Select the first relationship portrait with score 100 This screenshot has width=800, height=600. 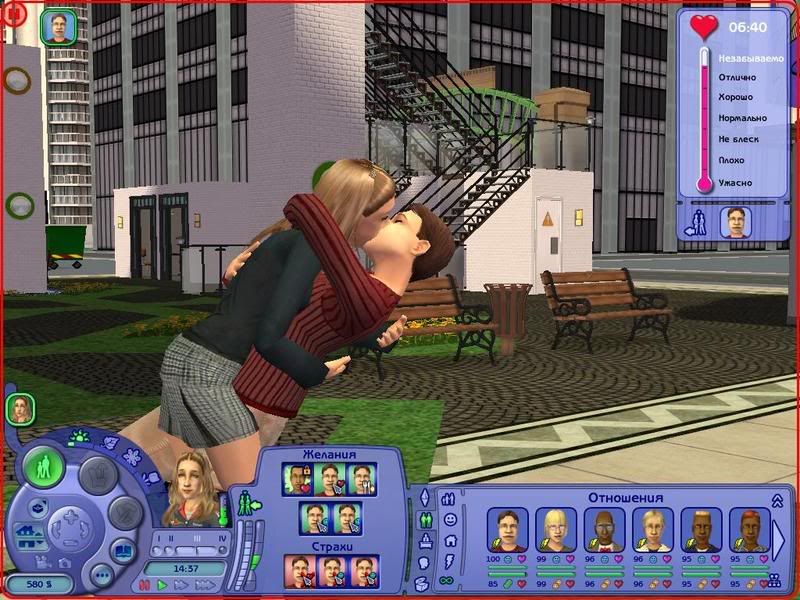[x=506, y=530]
